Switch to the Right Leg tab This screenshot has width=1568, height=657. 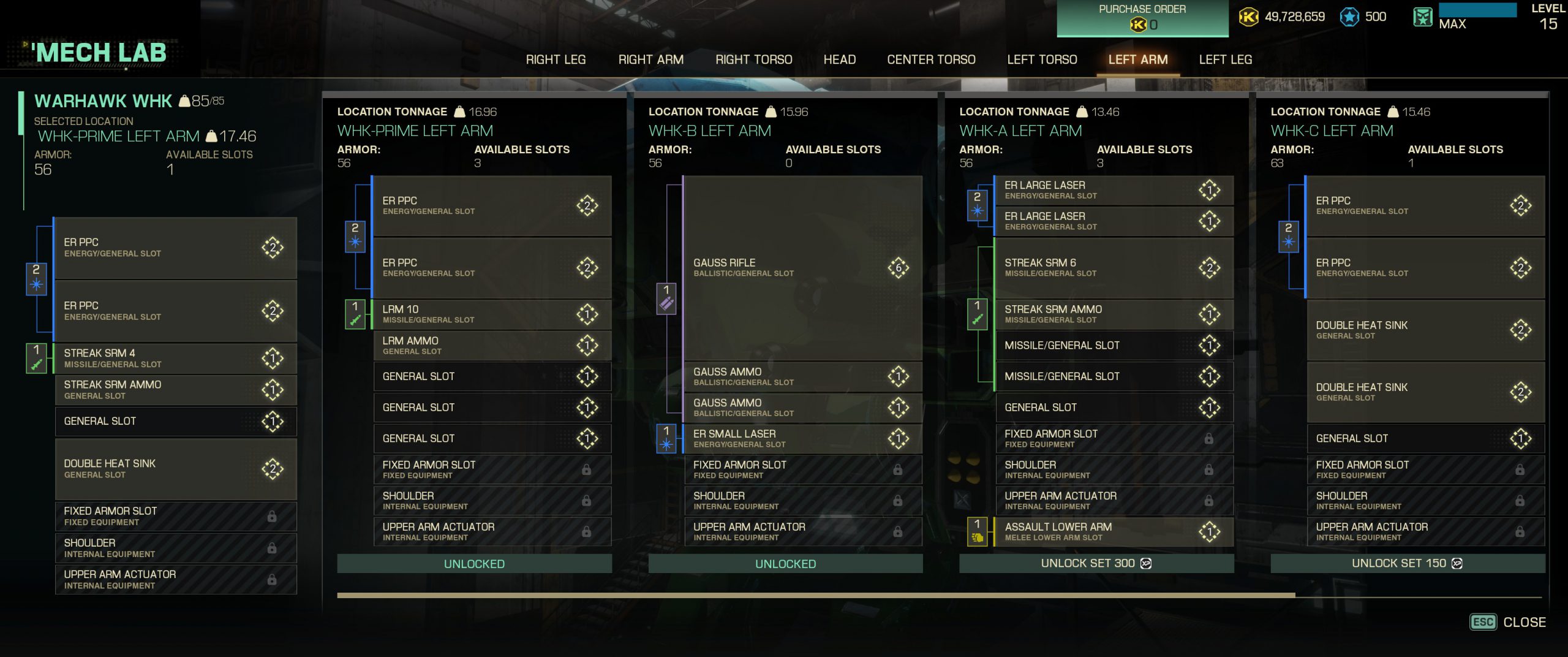[556, 59]
